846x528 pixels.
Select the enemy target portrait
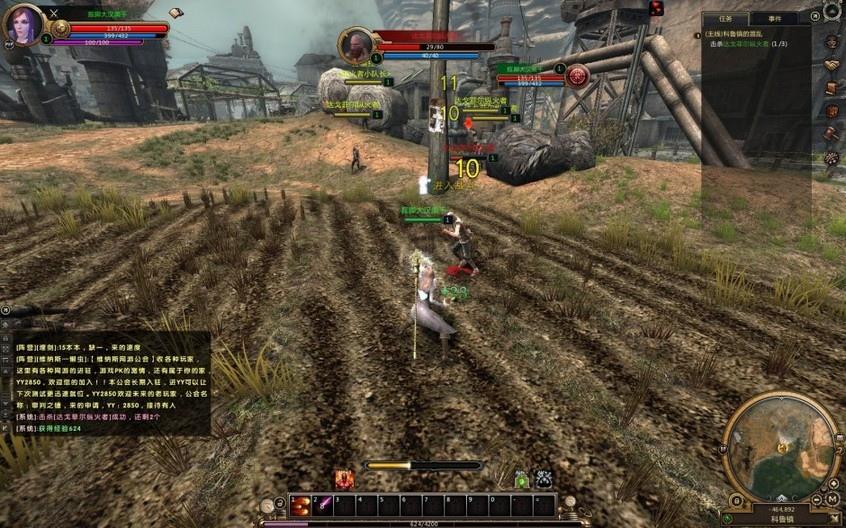point(356,45)
